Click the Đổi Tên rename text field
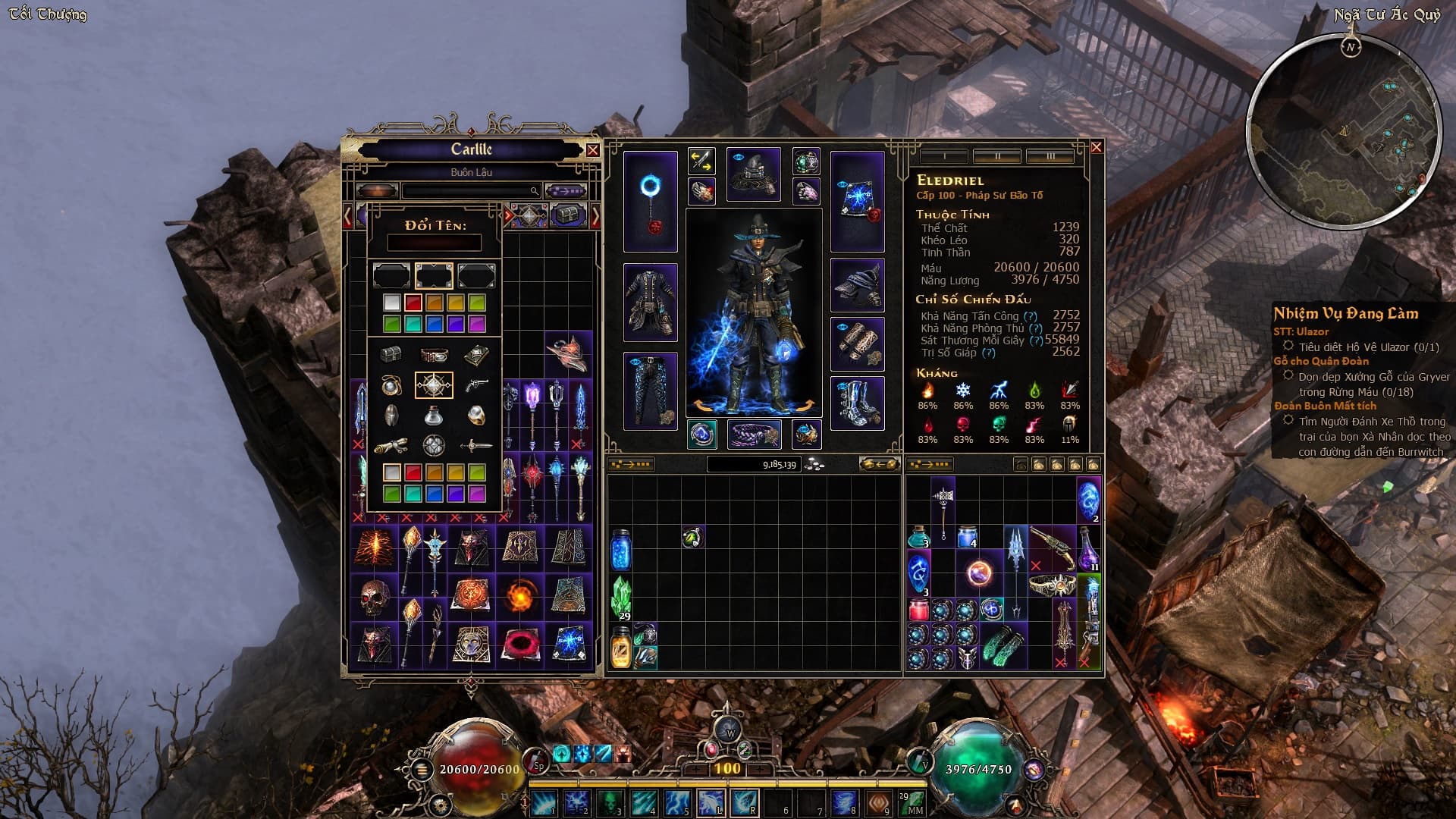 434,243
